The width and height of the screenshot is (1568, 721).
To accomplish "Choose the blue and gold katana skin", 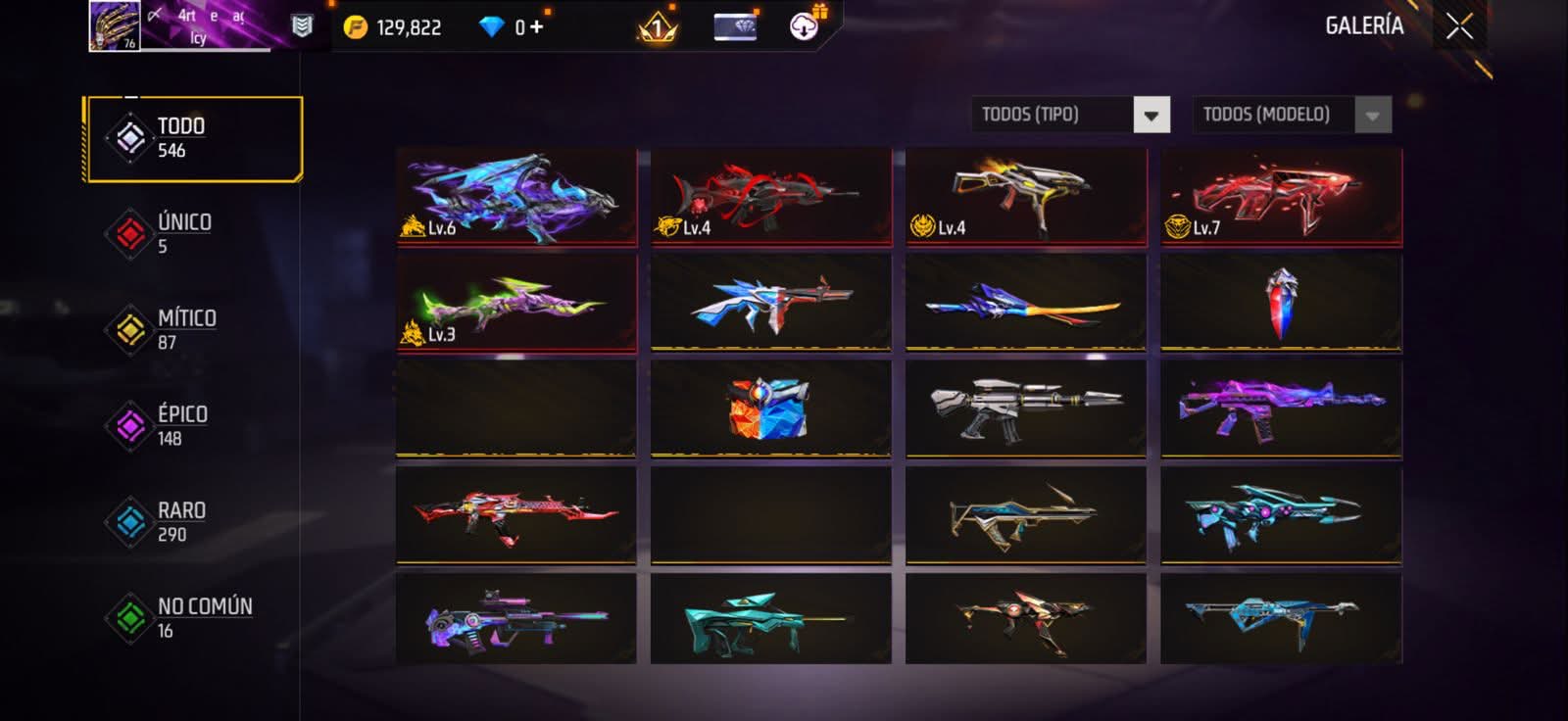I will pos(1025,303).
